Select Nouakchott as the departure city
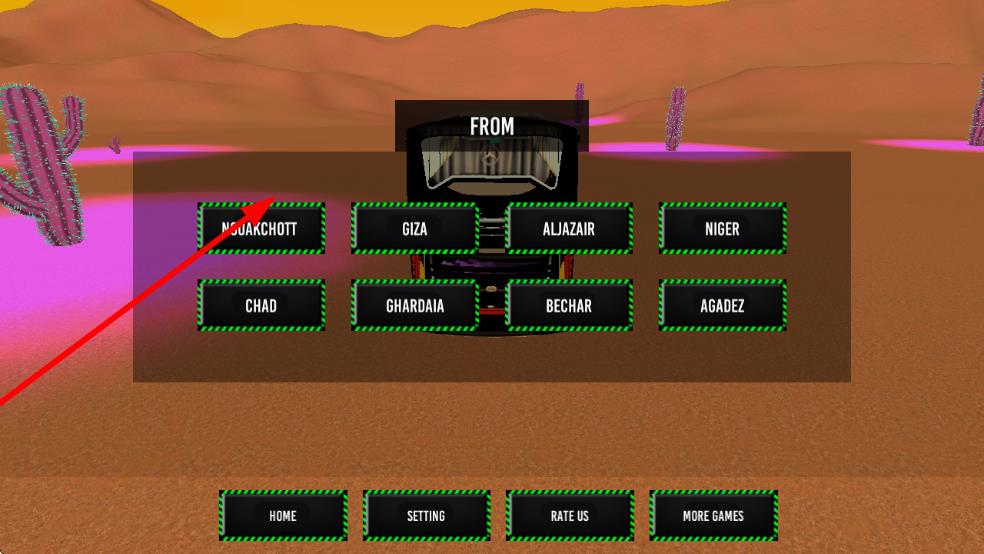The width and height of the screenshot is (984, 554). 261,228
